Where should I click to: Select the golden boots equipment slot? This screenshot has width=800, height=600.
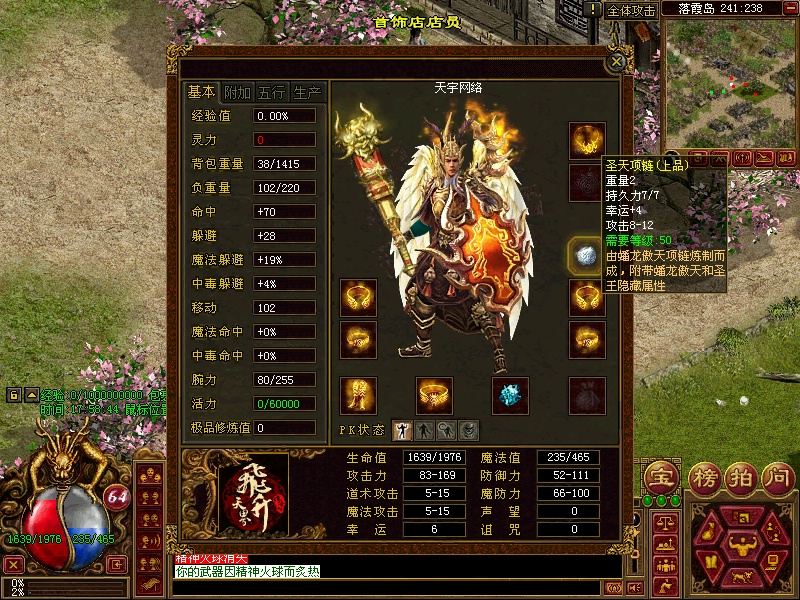[x=358, y=395]
